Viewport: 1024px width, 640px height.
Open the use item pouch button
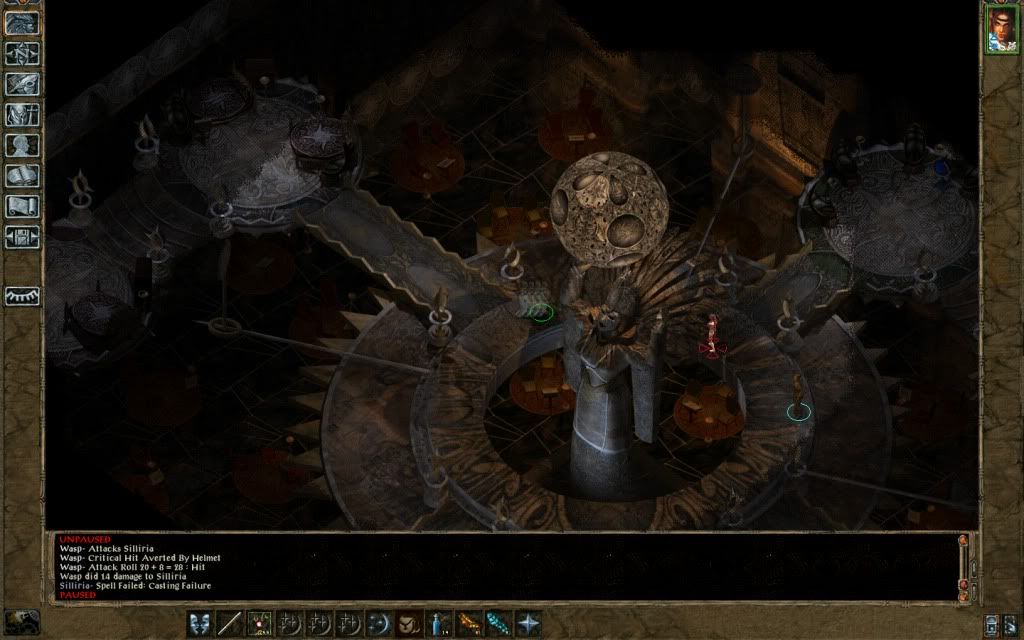pos(408,622)
